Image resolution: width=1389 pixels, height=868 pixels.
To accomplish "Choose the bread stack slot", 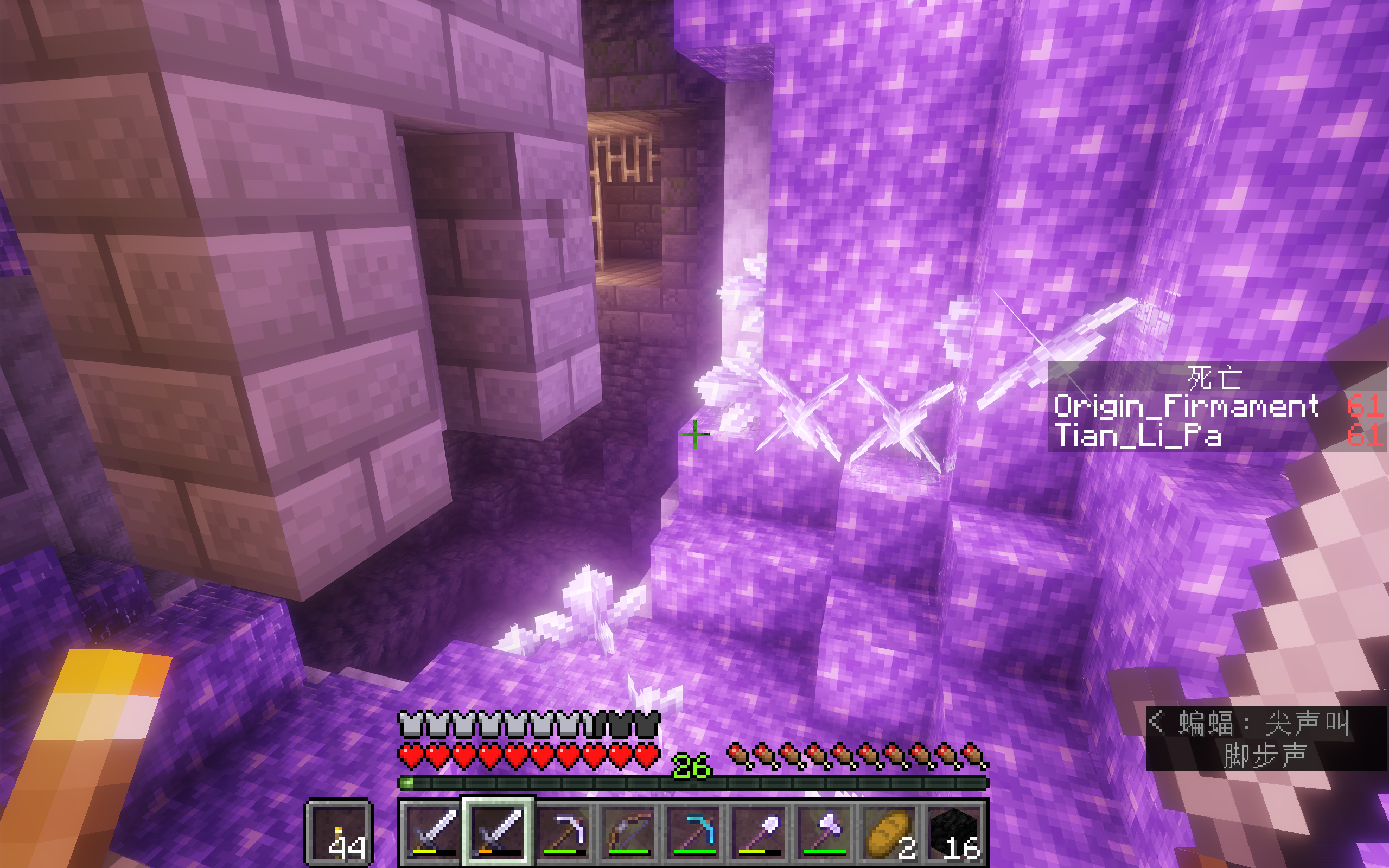I will [889, 832].
